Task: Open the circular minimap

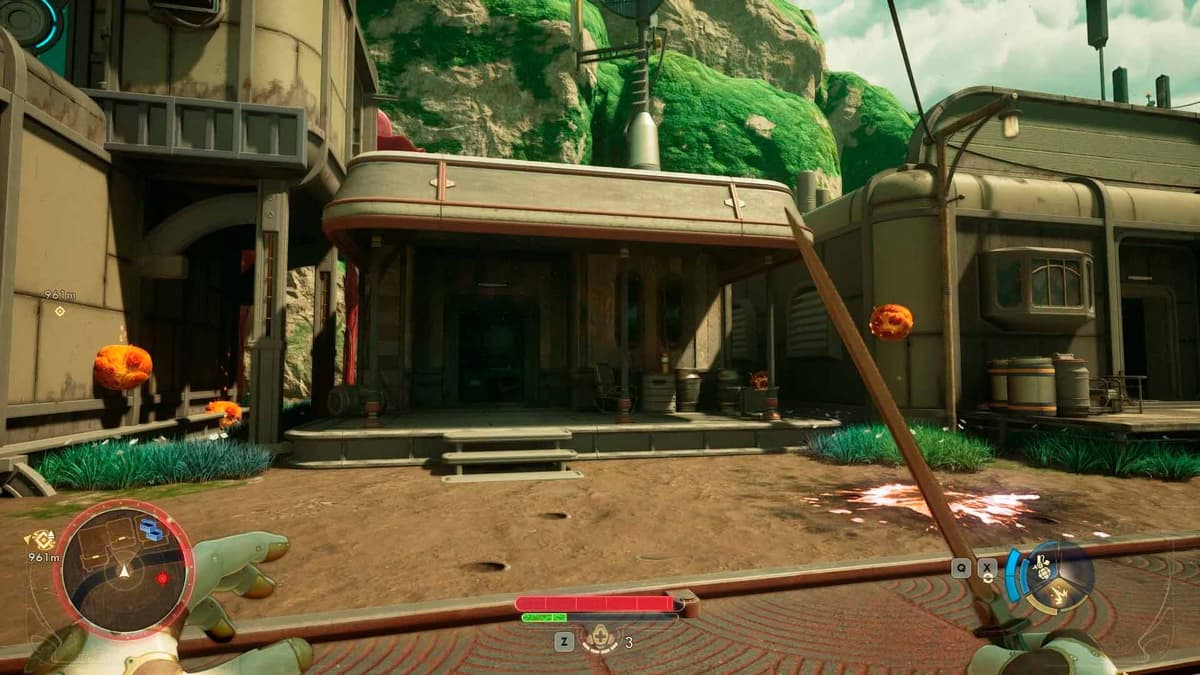Action: tap(124, 568)
